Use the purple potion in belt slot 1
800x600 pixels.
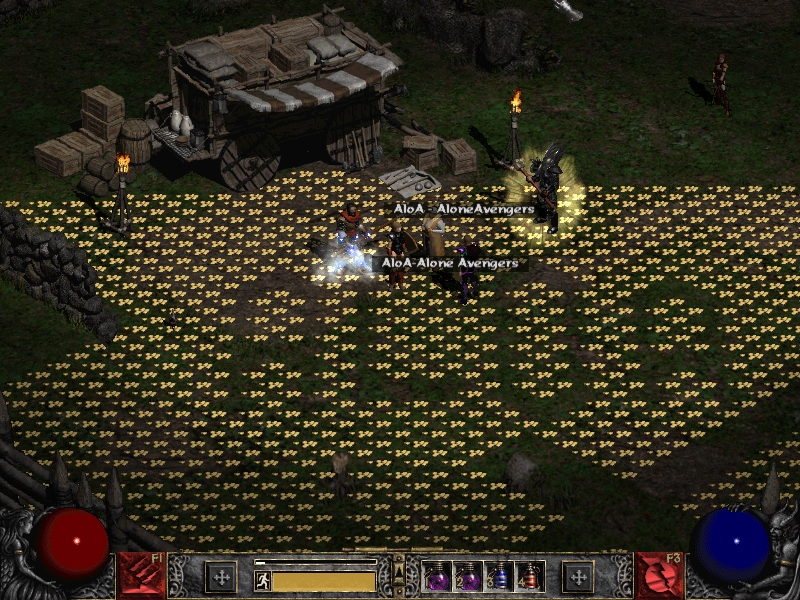pyautogui.click(x=438, y=577)
